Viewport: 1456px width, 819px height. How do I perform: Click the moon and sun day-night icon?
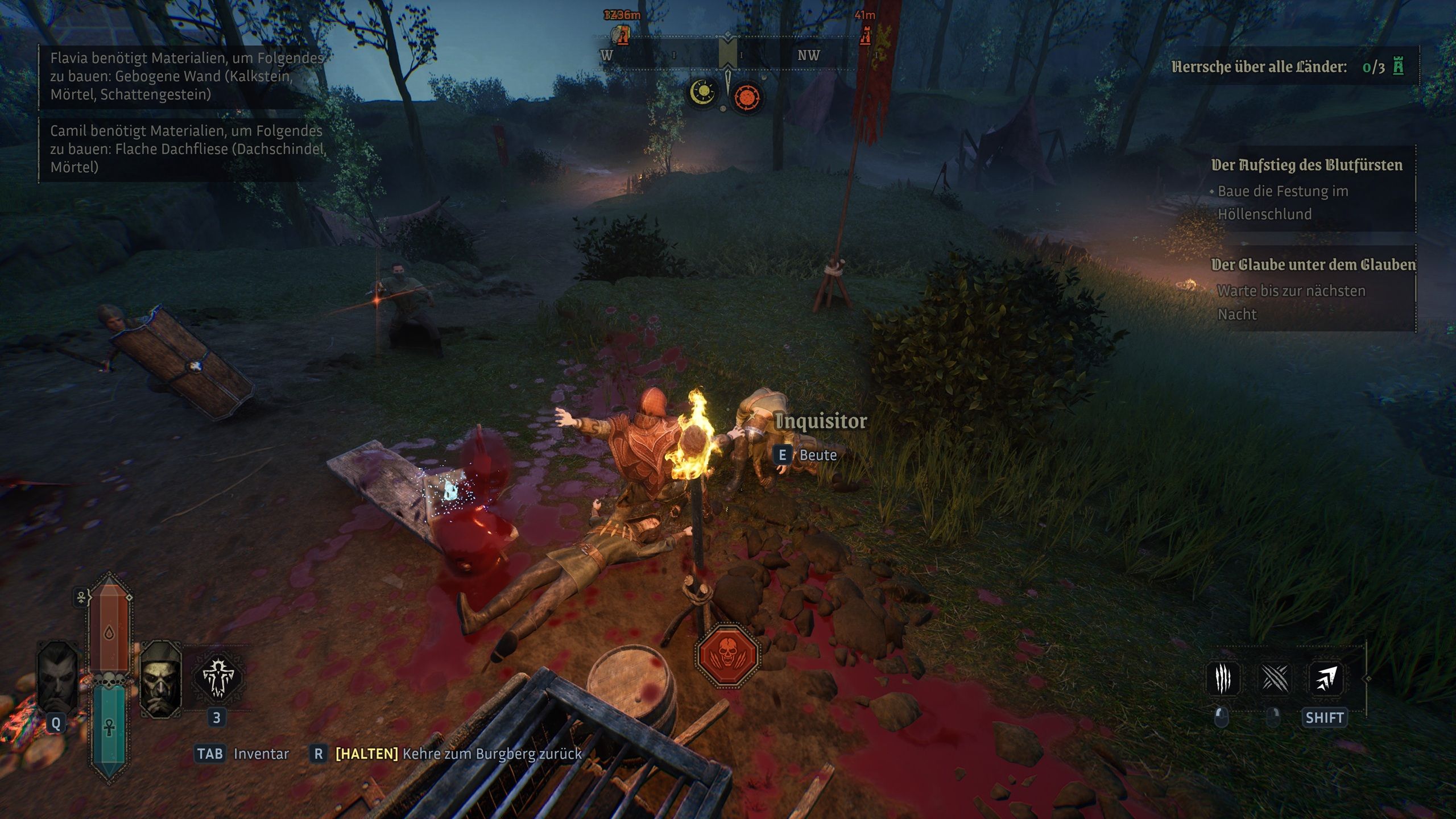[703, 92]
